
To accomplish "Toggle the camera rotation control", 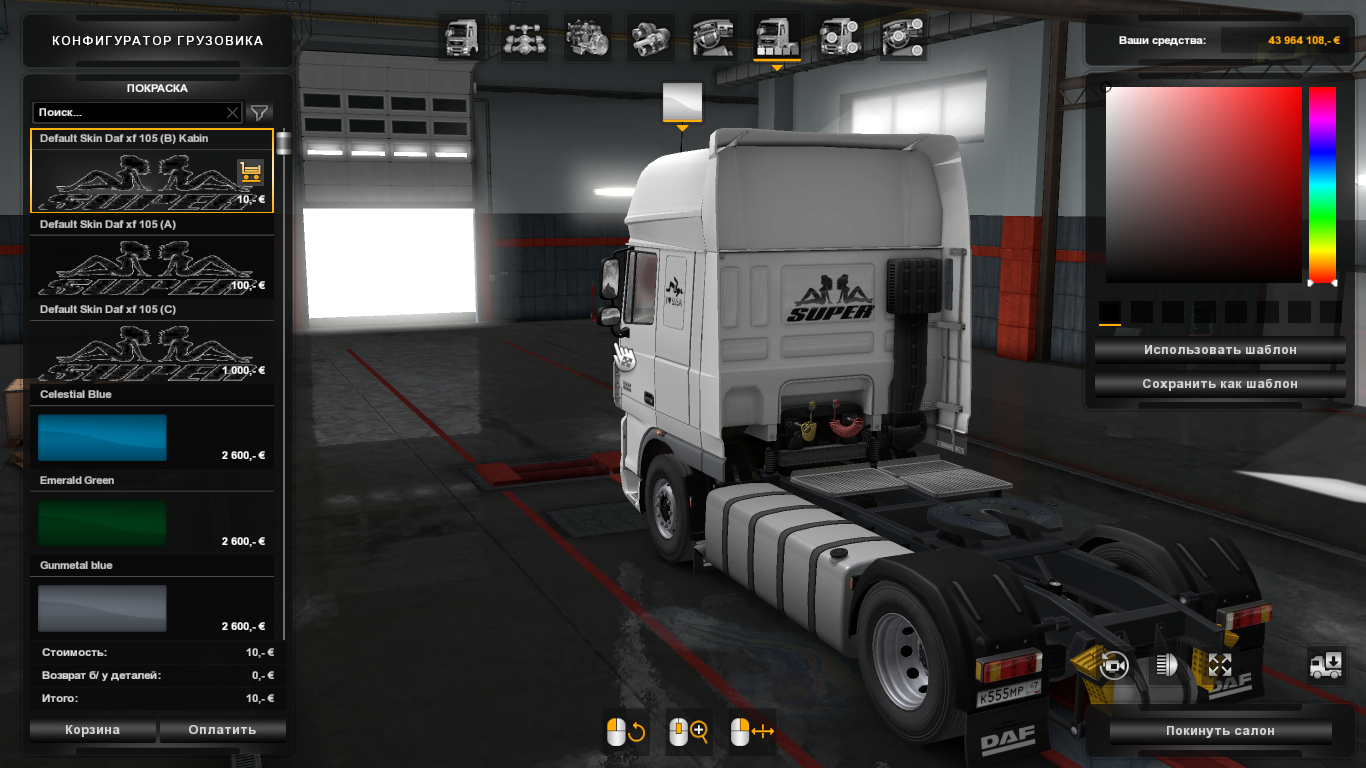I will pyautogui.click(x=1114, y=666).
